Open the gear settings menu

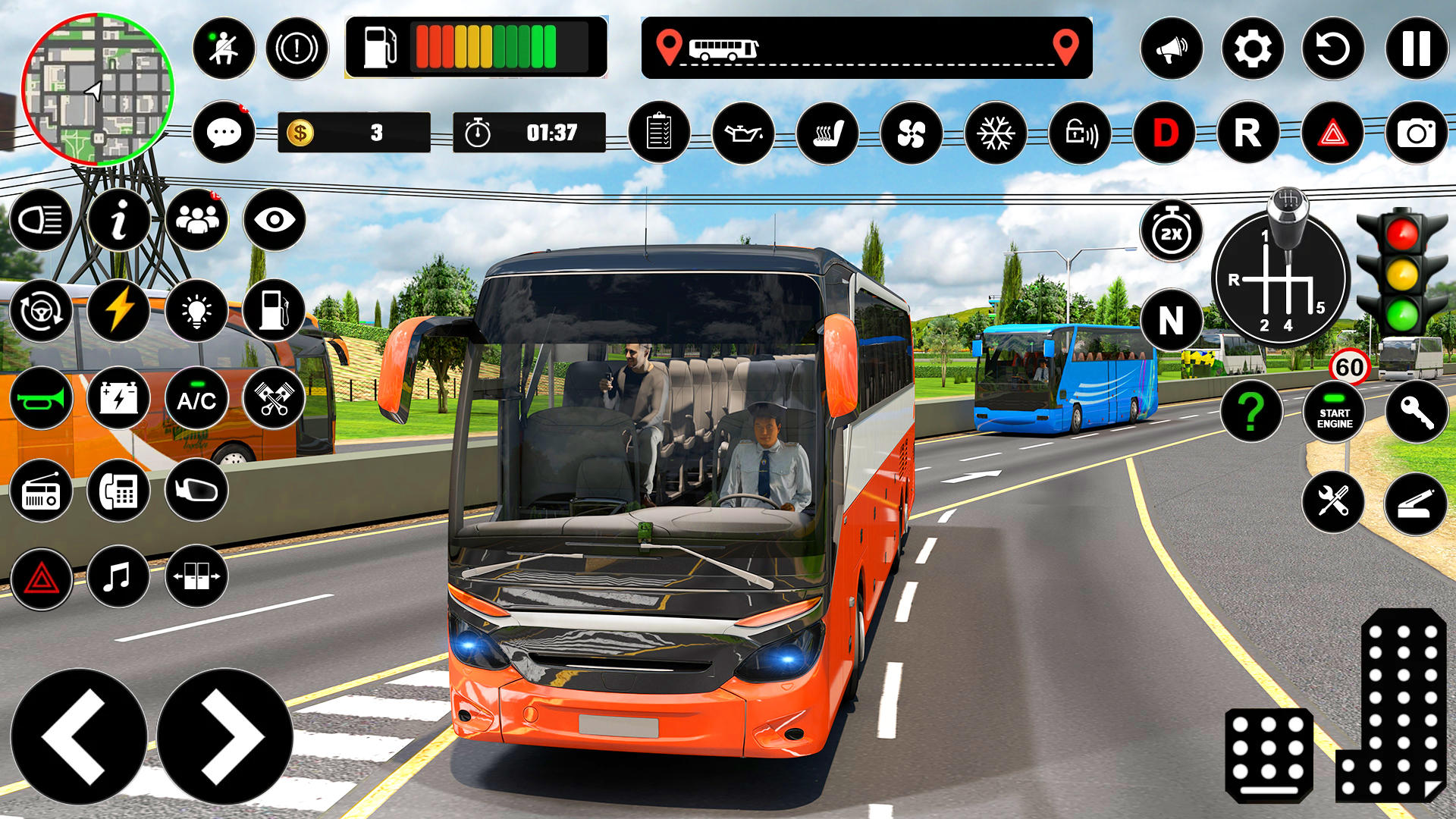click(1252, 49)
